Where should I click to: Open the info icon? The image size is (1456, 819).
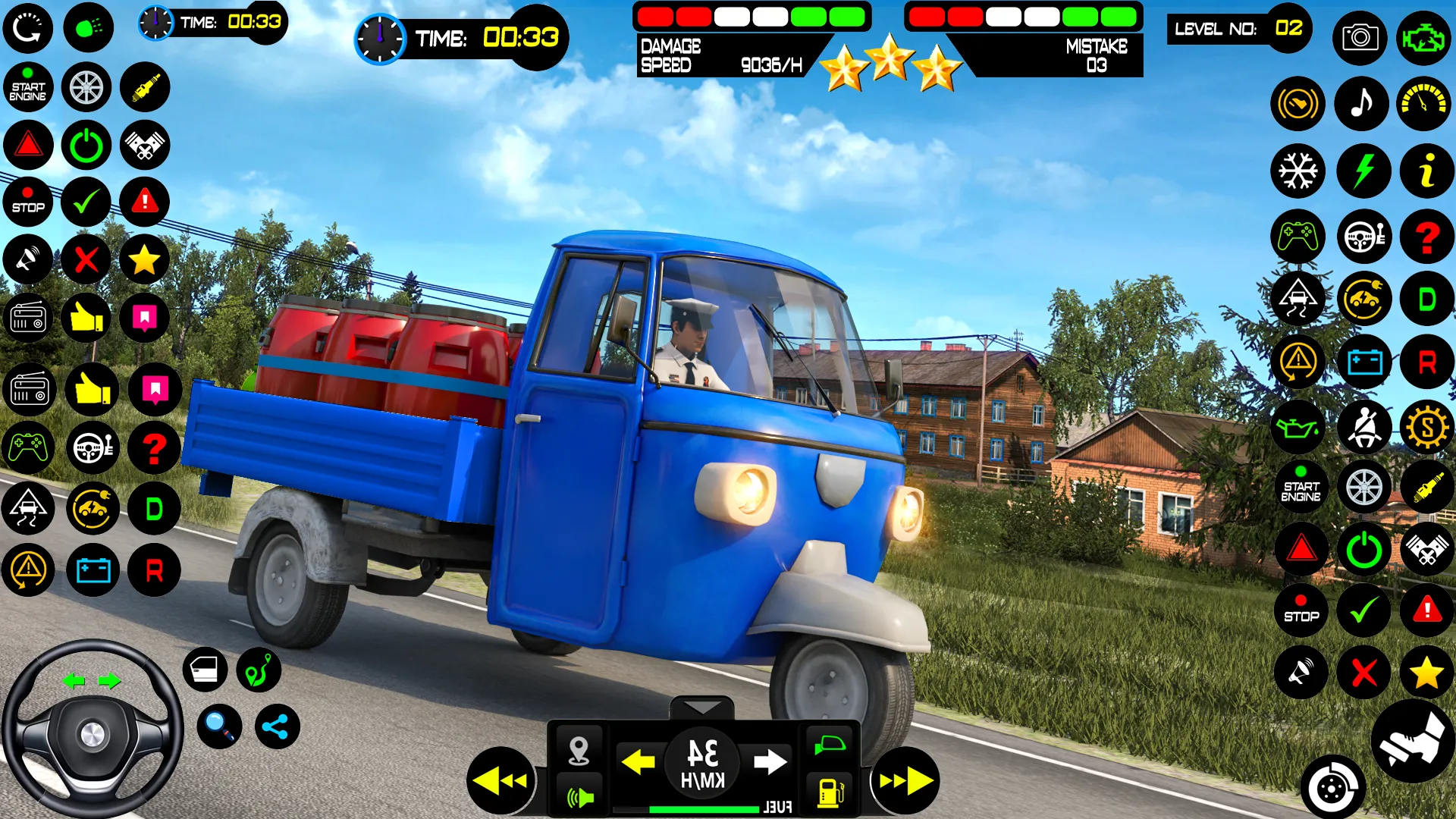(x=1426, y=171)
